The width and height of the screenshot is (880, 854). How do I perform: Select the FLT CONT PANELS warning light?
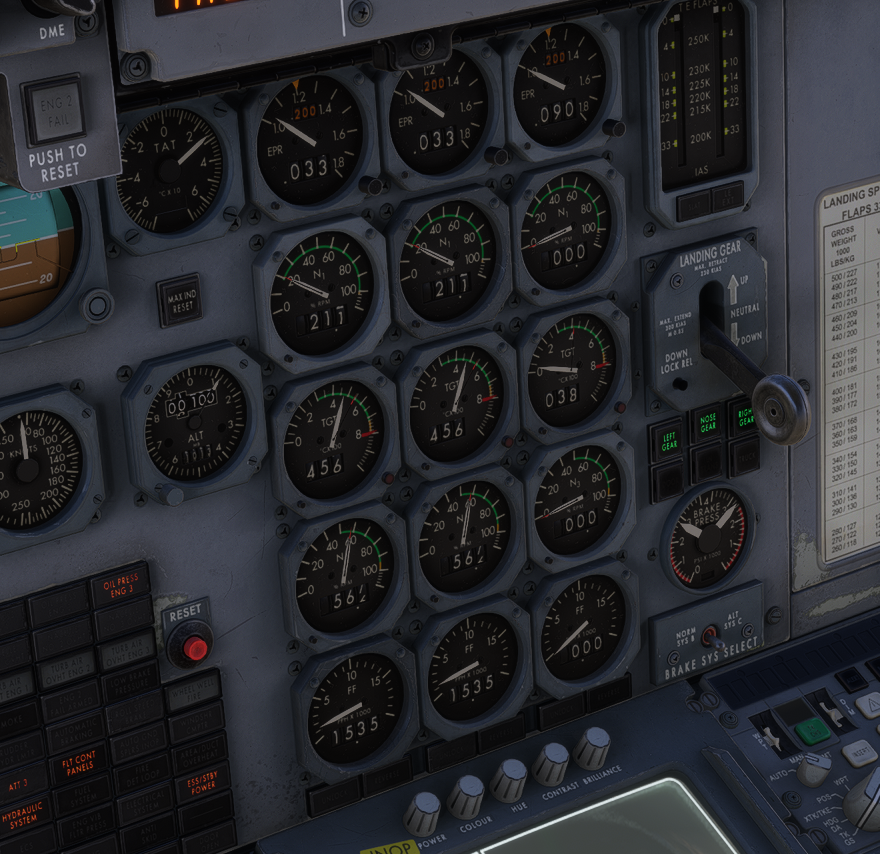[x=78, y=764]
